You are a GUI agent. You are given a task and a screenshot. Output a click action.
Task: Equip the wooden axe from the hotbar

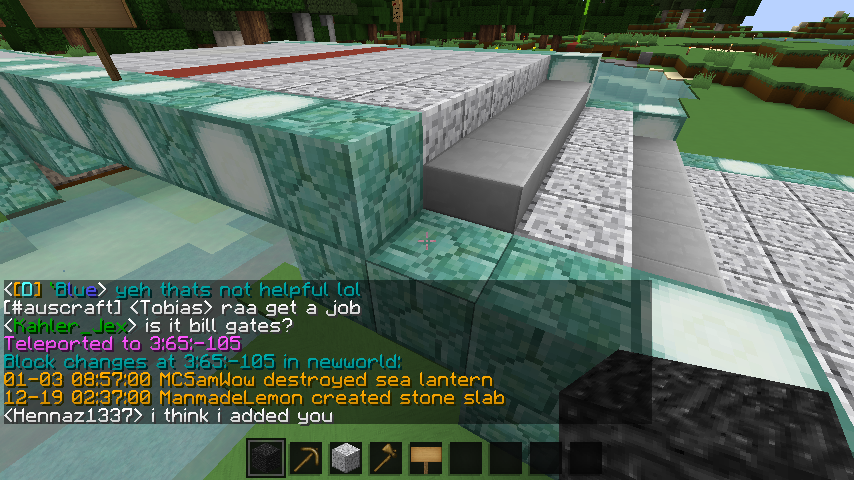coord(385,459)
